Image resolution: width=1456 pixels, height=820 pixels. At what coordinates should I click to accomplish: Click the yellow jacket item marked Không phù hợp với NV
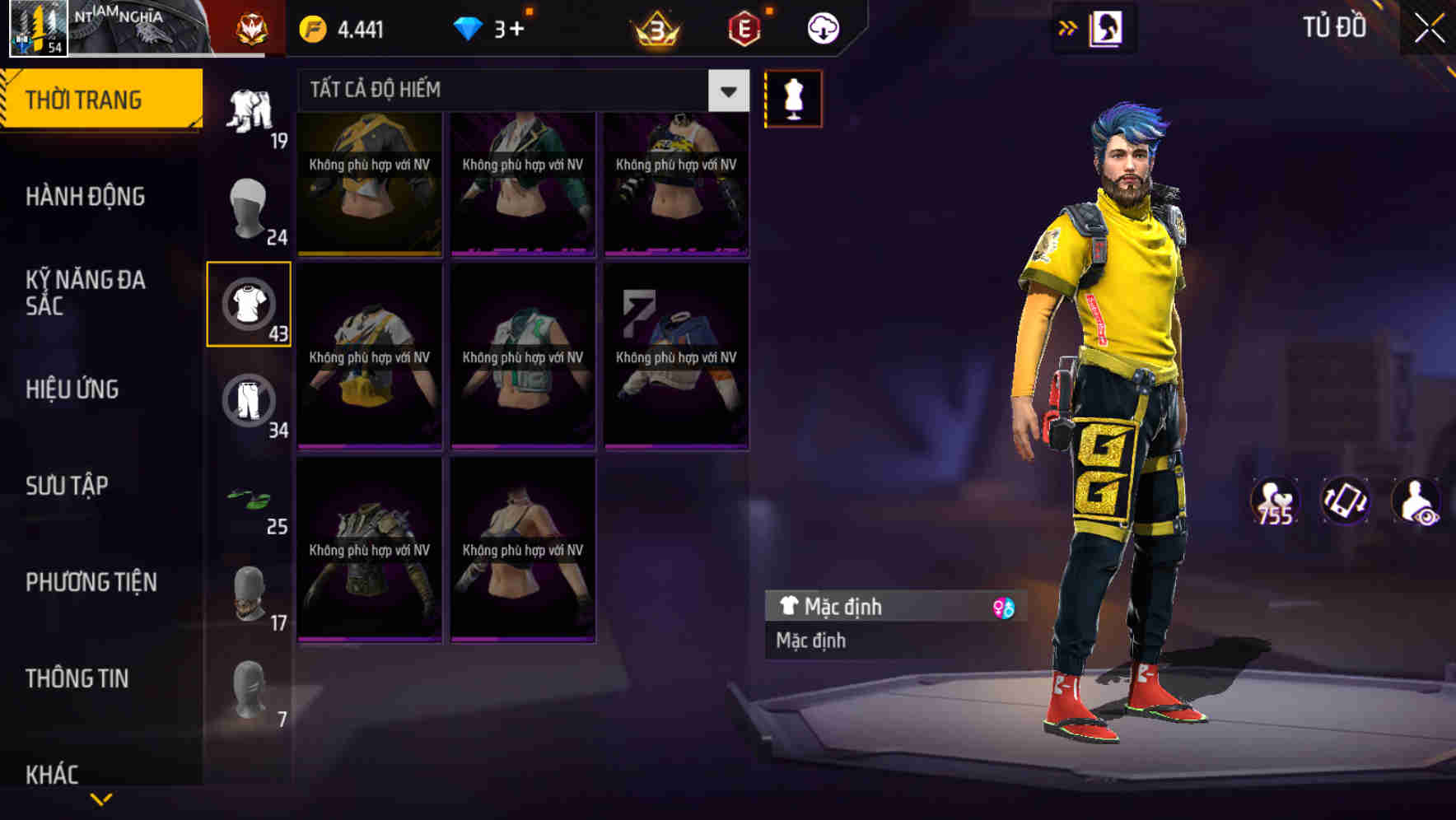[370, 183]
